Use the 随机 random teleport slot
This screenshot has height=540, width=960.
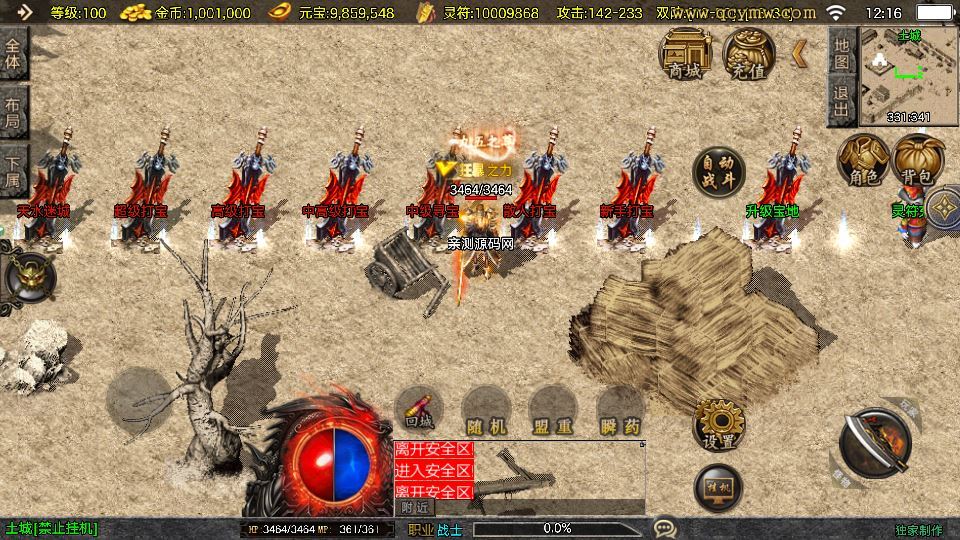tap(486, 411)
